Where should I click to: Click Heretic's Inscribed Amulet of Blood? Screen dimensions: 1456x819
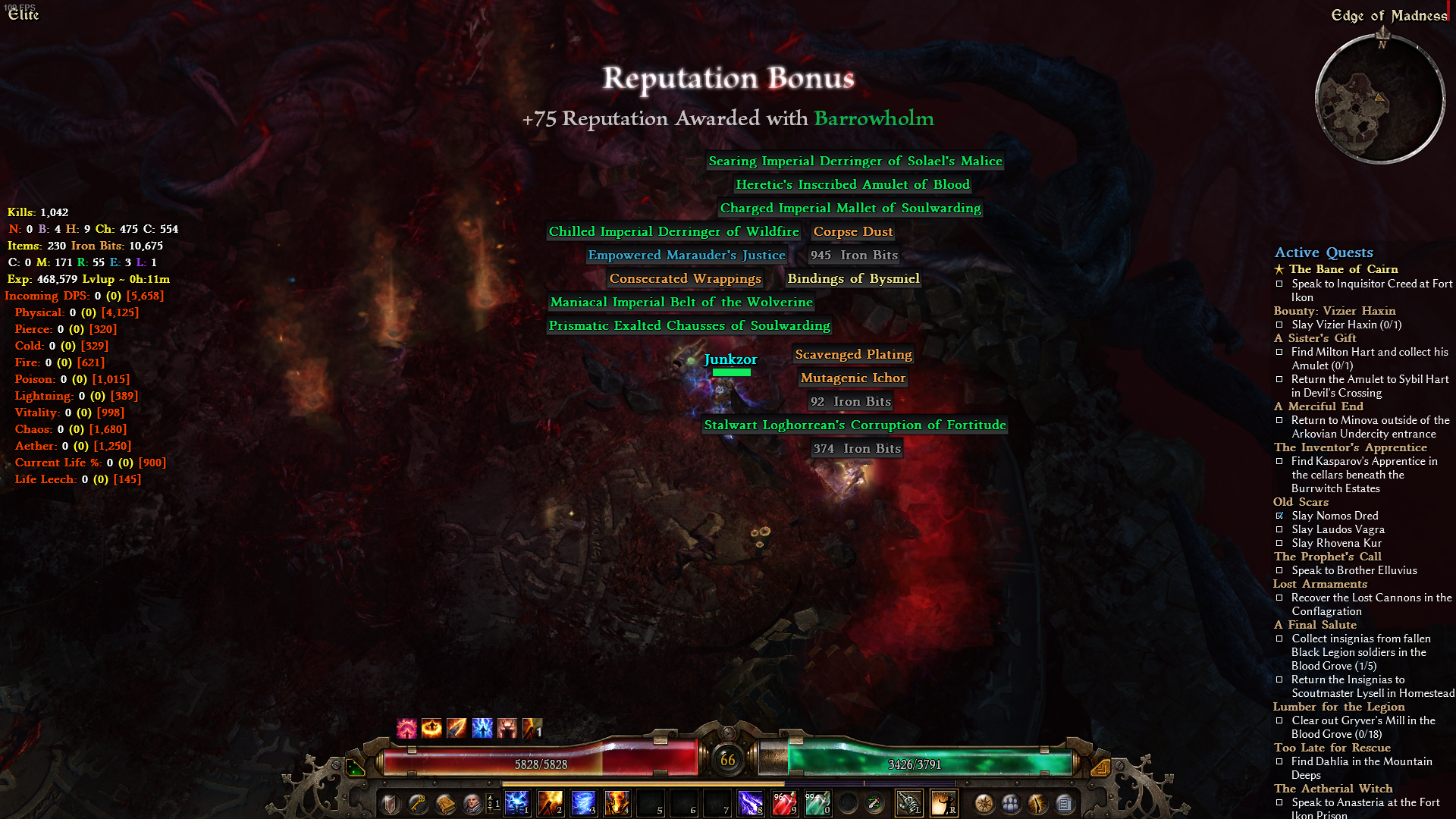pos(852,184)
